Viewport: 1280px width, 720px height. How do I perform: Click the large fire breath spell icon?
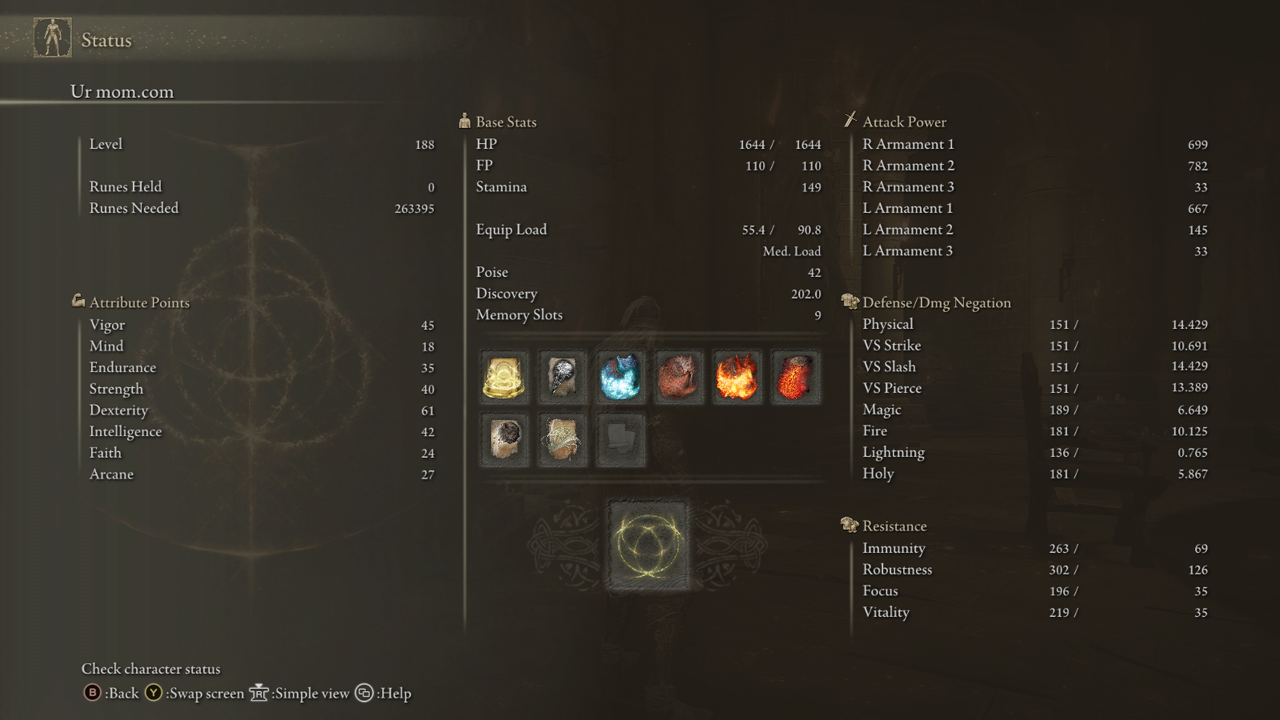point(737,376)
